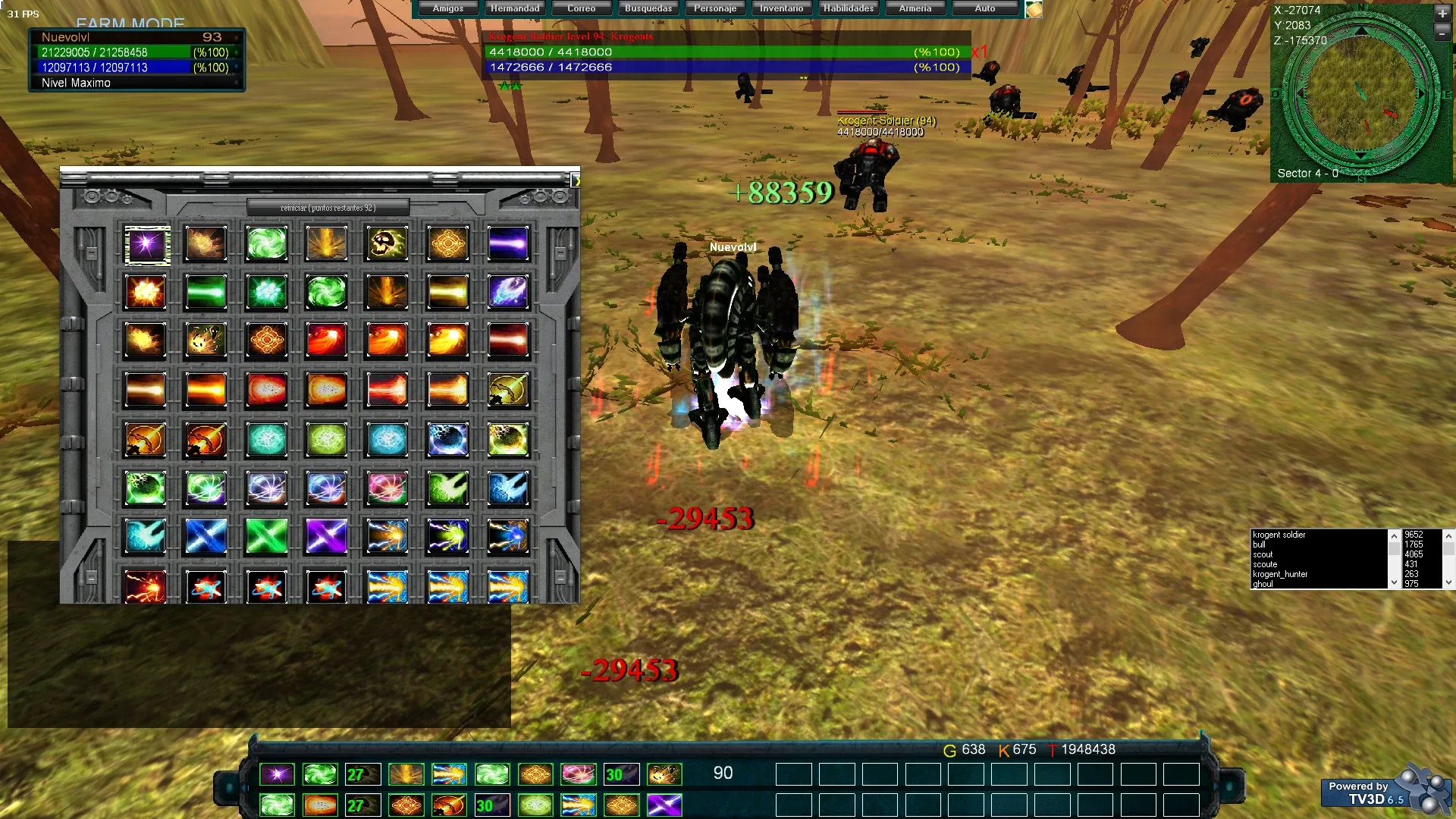Viewport: 1456px width, 819px height.
Task: Select the skill with 30 charges on the lower hotbar
Action: [x=492, y=805]
